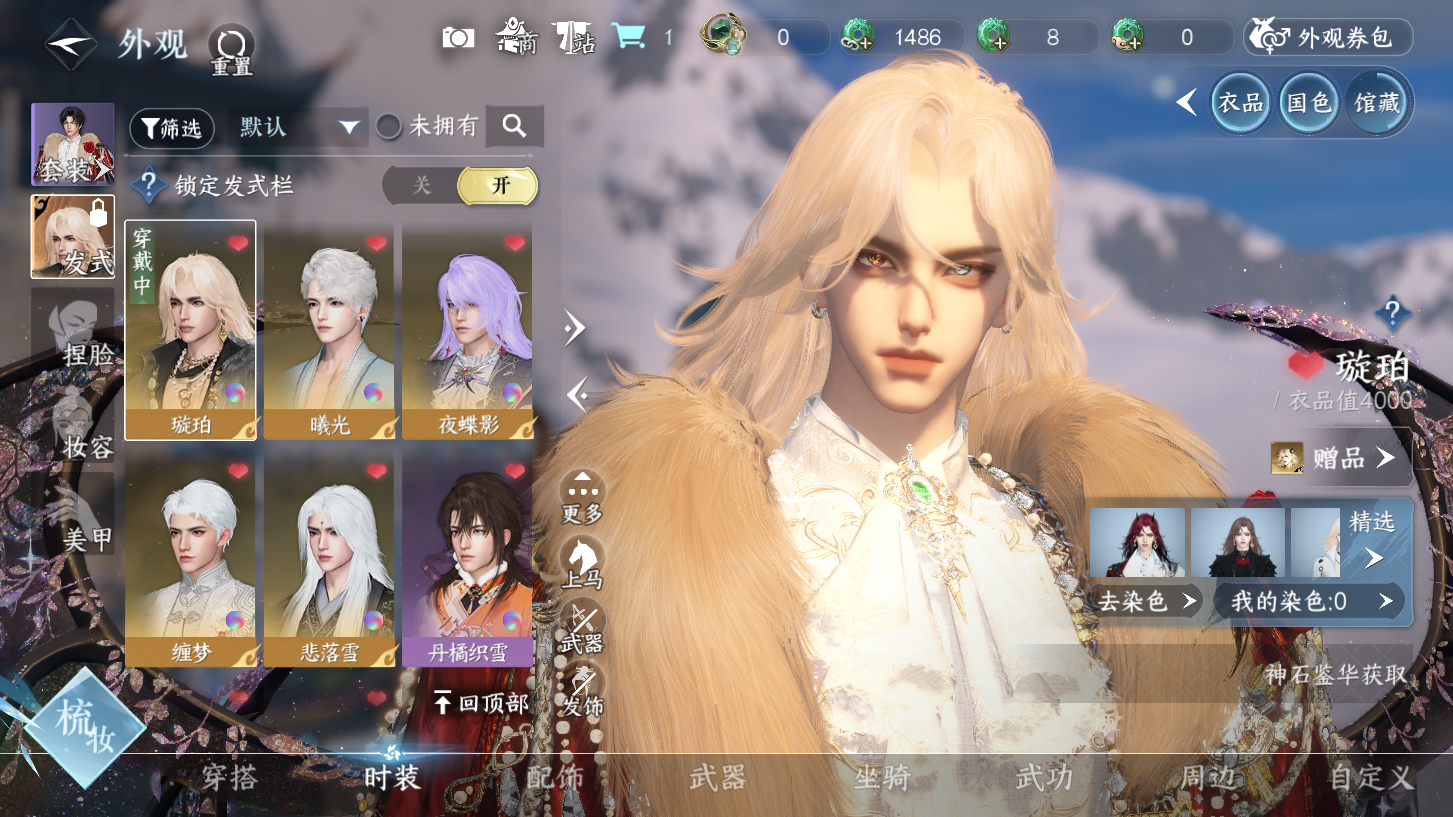Choose the 丹橘织雪 hairstyle card
The width and height of the screenshot is (1453, 817).
click(467, 557)
